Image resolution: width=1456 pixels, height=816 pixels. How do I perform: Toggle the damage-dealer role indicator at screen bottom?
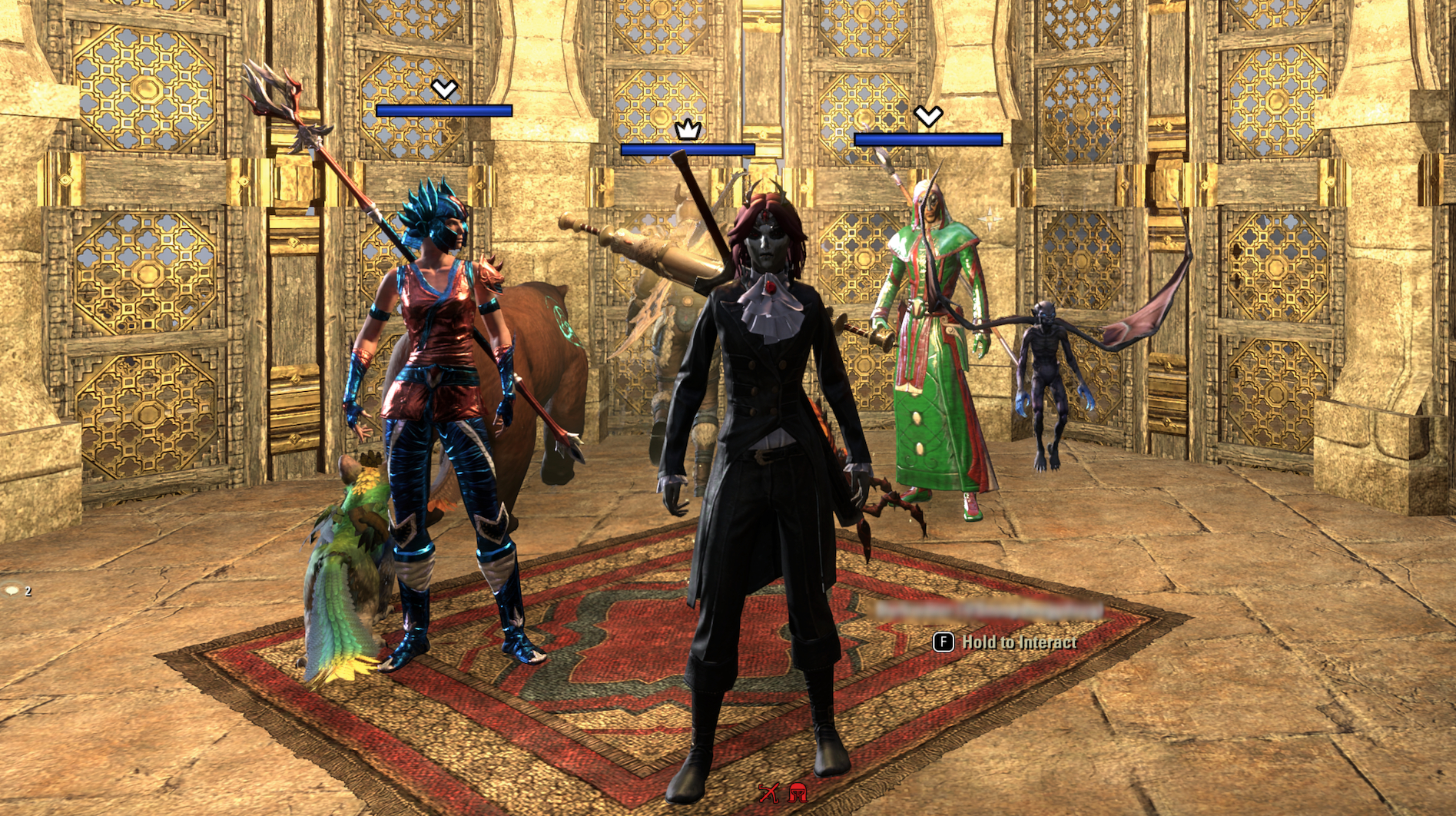coord(769,791)
